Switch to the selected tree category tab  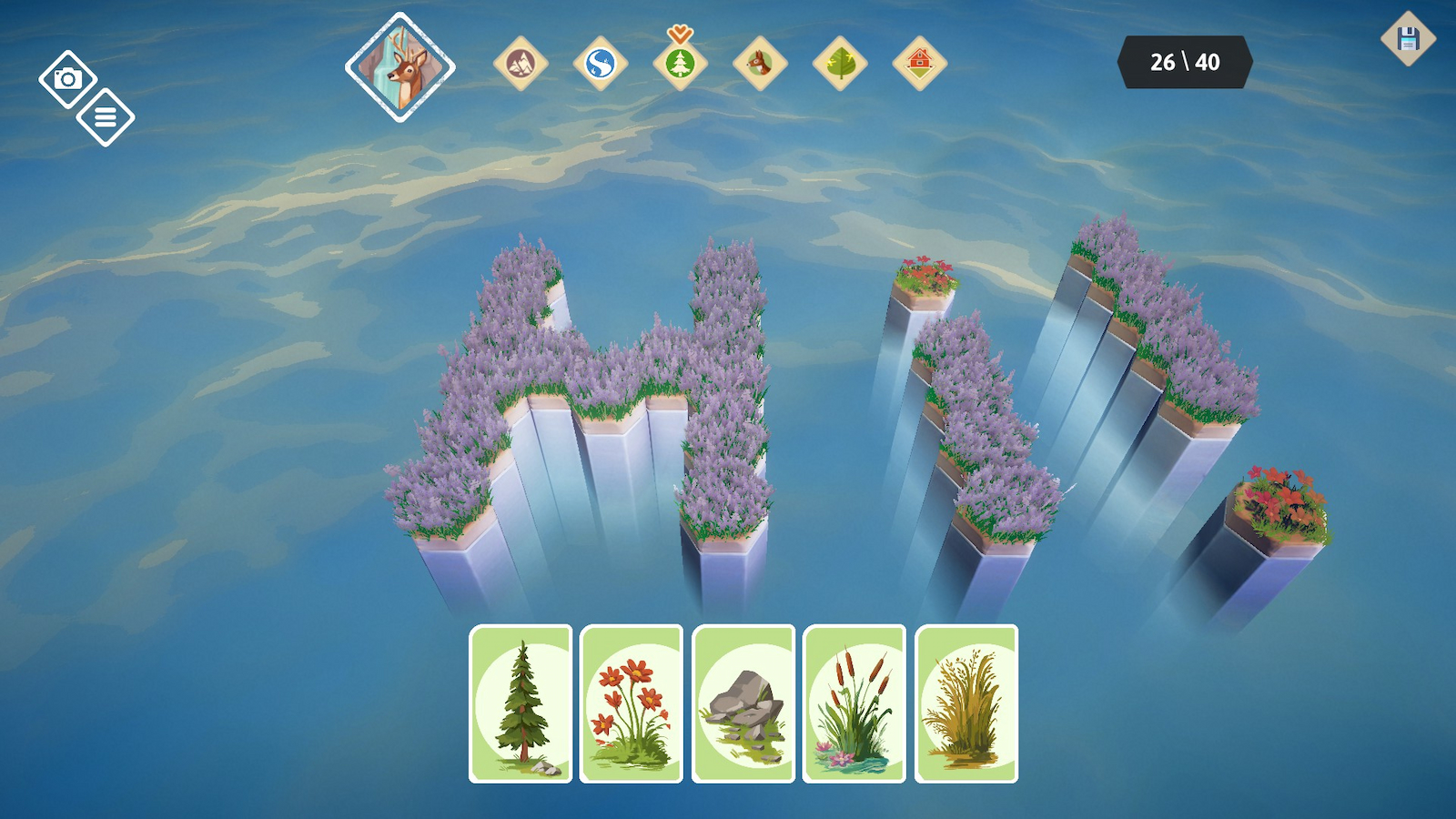(680, 64)
